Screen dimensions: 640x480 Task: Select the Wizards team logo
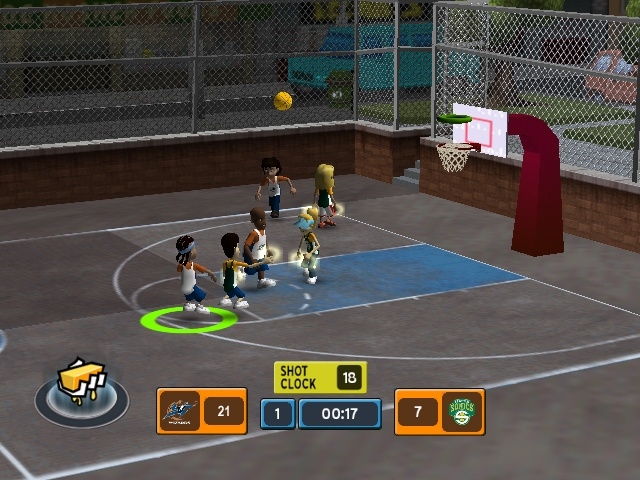click(180, 411)
